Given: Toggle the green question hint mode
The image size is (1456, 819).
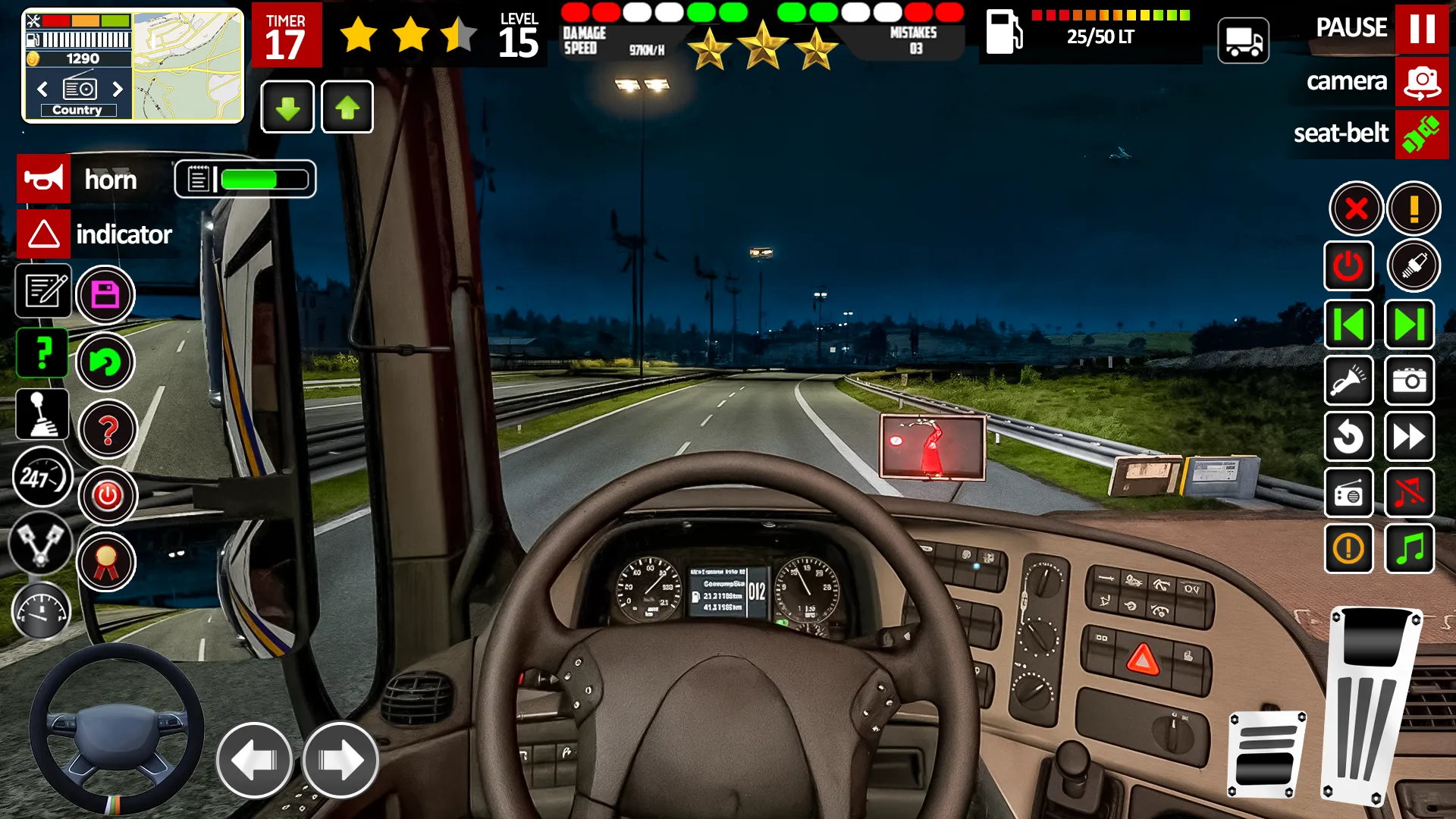Looking at the screenshot, I should pyautogui.click(x=43, y=353).
